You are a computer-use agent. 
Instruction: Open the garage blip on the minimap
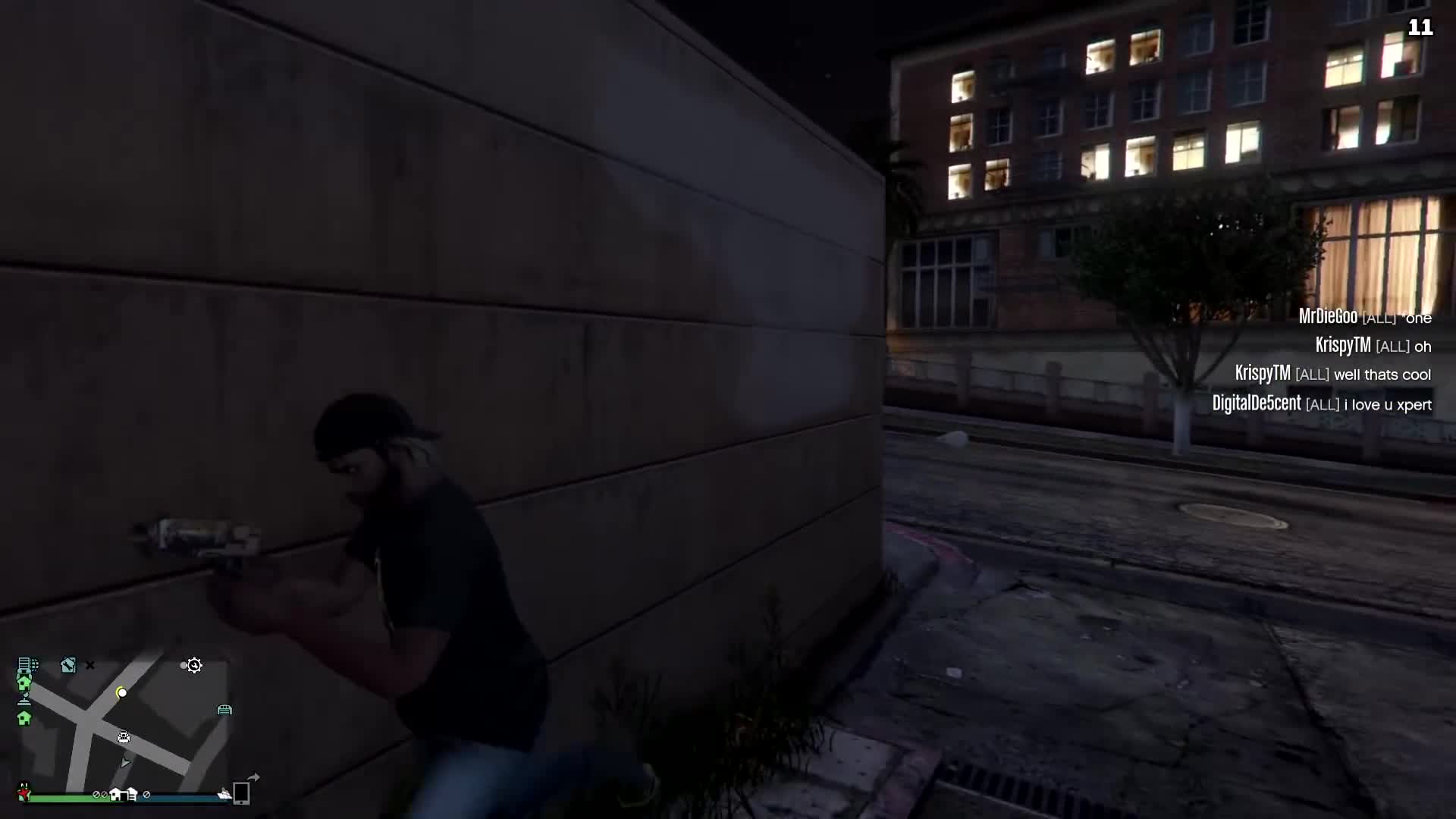pyautogui.click(x=224, y=710)
